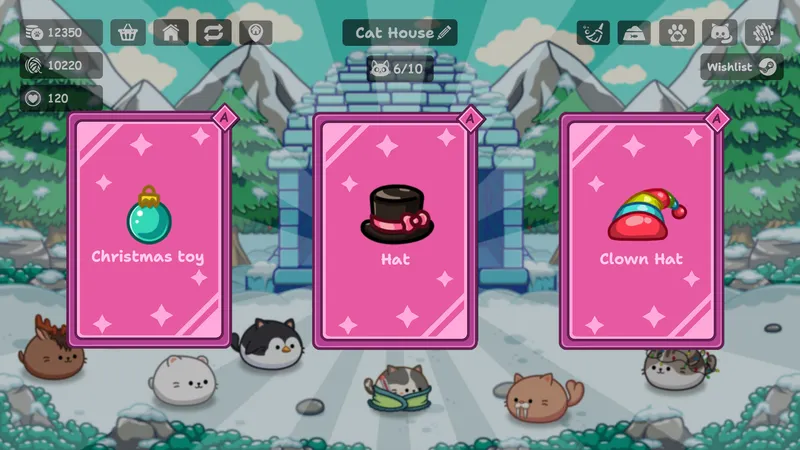Open the shop basket icon
800x450 pixels.
(x=128, y=32)
